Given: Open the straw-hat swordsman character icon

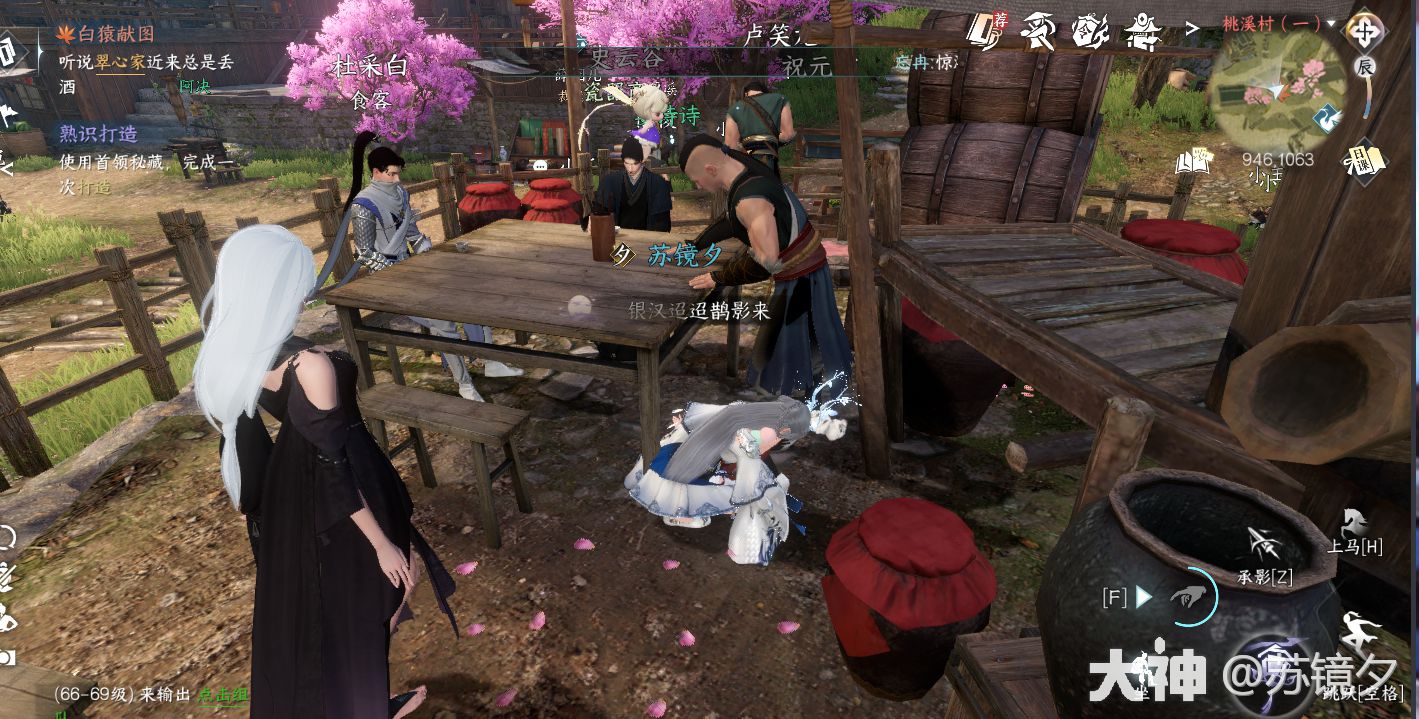Looking at the screenshot, I should (1038, 33).
